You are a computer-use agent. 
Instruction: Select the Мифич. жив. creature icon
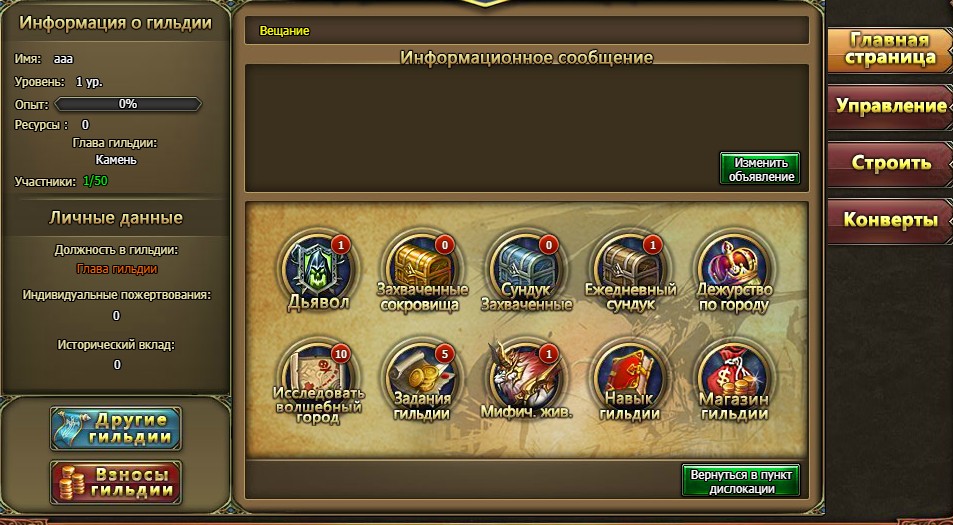point(527,380)
